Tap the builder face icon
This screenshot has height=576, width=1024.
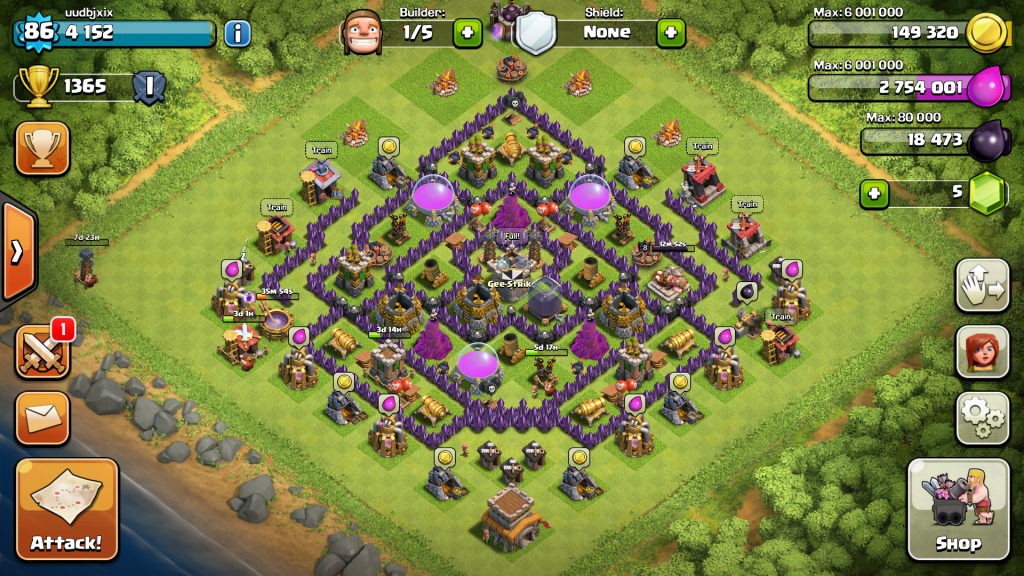[362, 32]
